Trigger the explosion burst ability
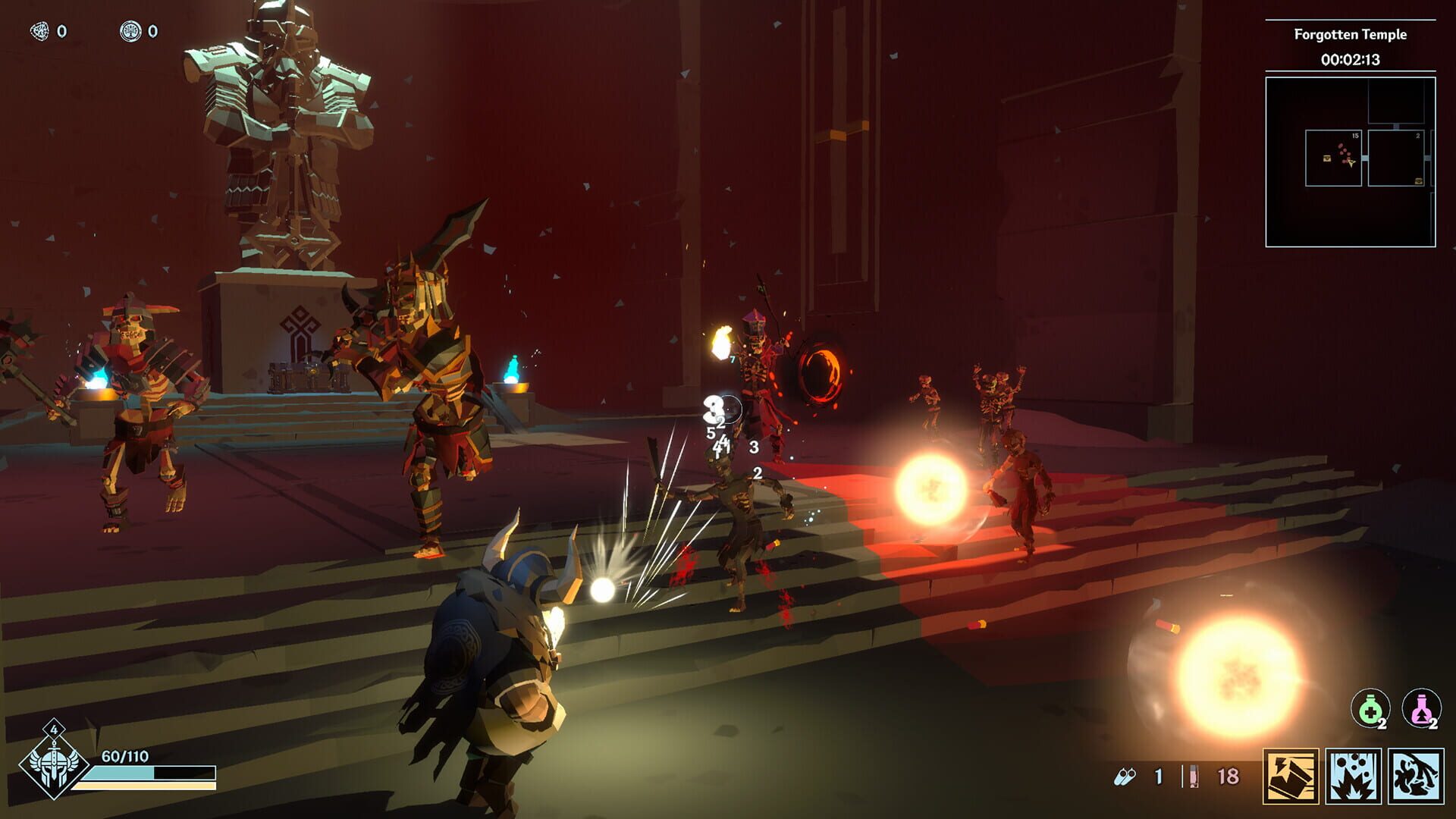Image resolution: width=1456 pixels, height=819 pixels. pyautogui.click(x=1353, y=776)
